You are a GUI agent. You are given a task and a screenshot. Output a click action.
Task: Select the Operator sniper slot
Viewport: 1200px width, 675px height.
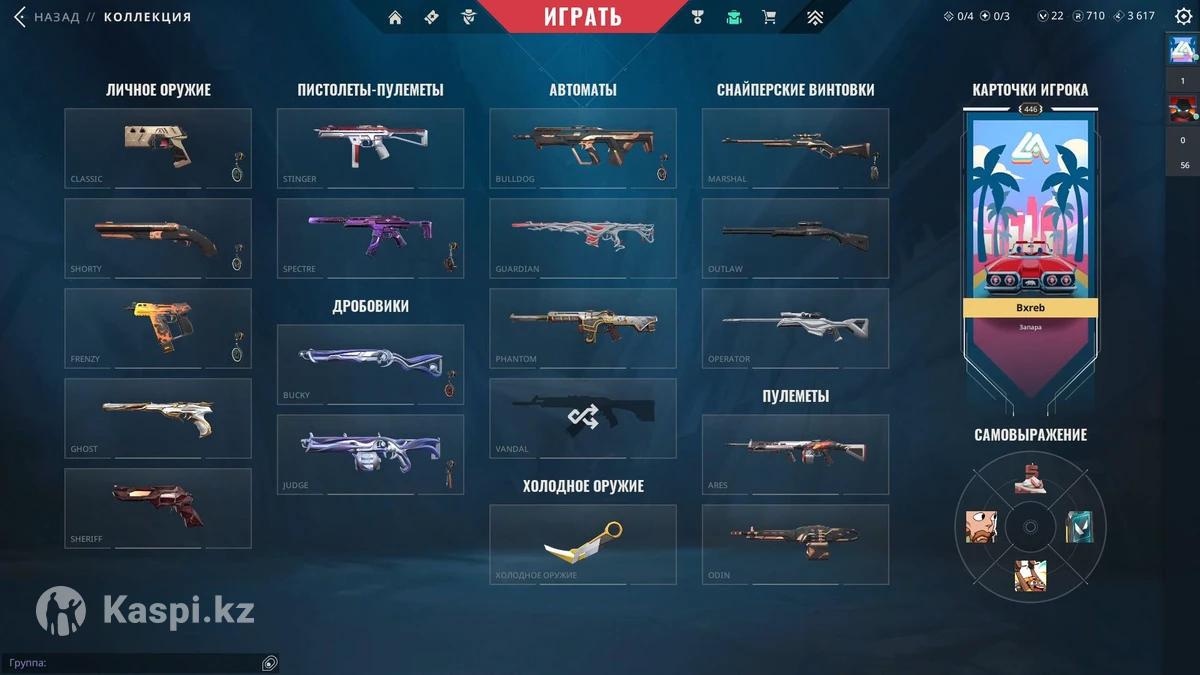click(x=795, y=327)
